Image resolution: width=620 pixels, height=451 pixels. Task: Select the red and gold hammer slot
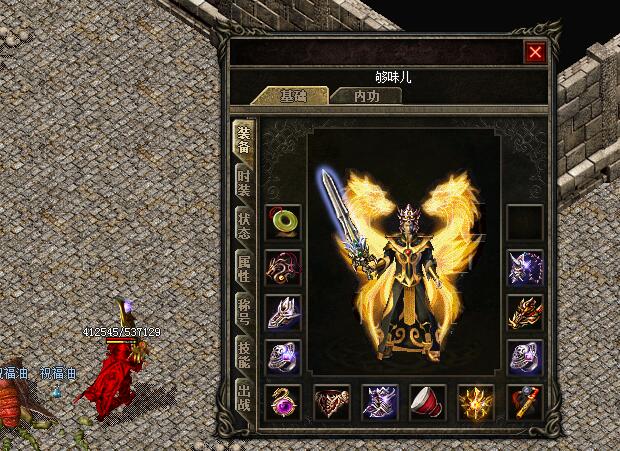(524, 402)
